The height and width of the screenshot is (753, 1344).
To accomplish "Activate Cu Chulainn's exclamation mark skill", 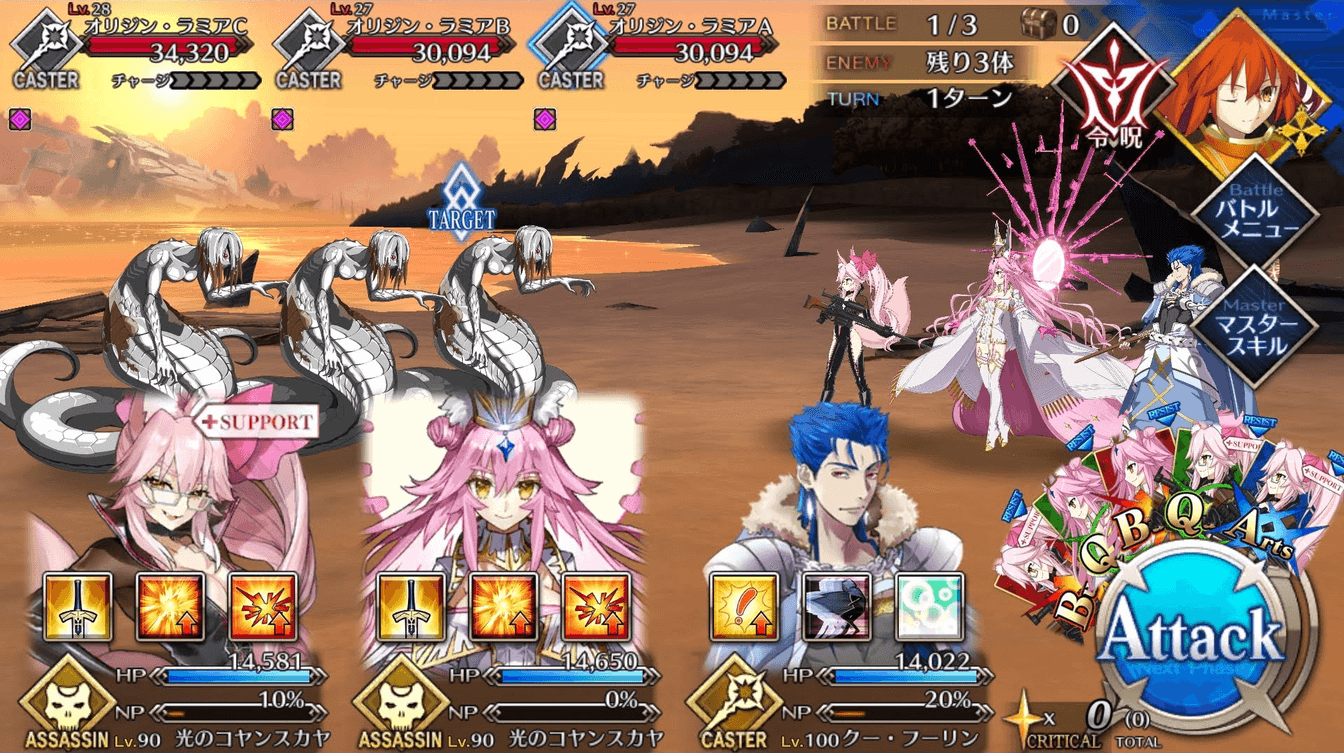I will point(744,607).
